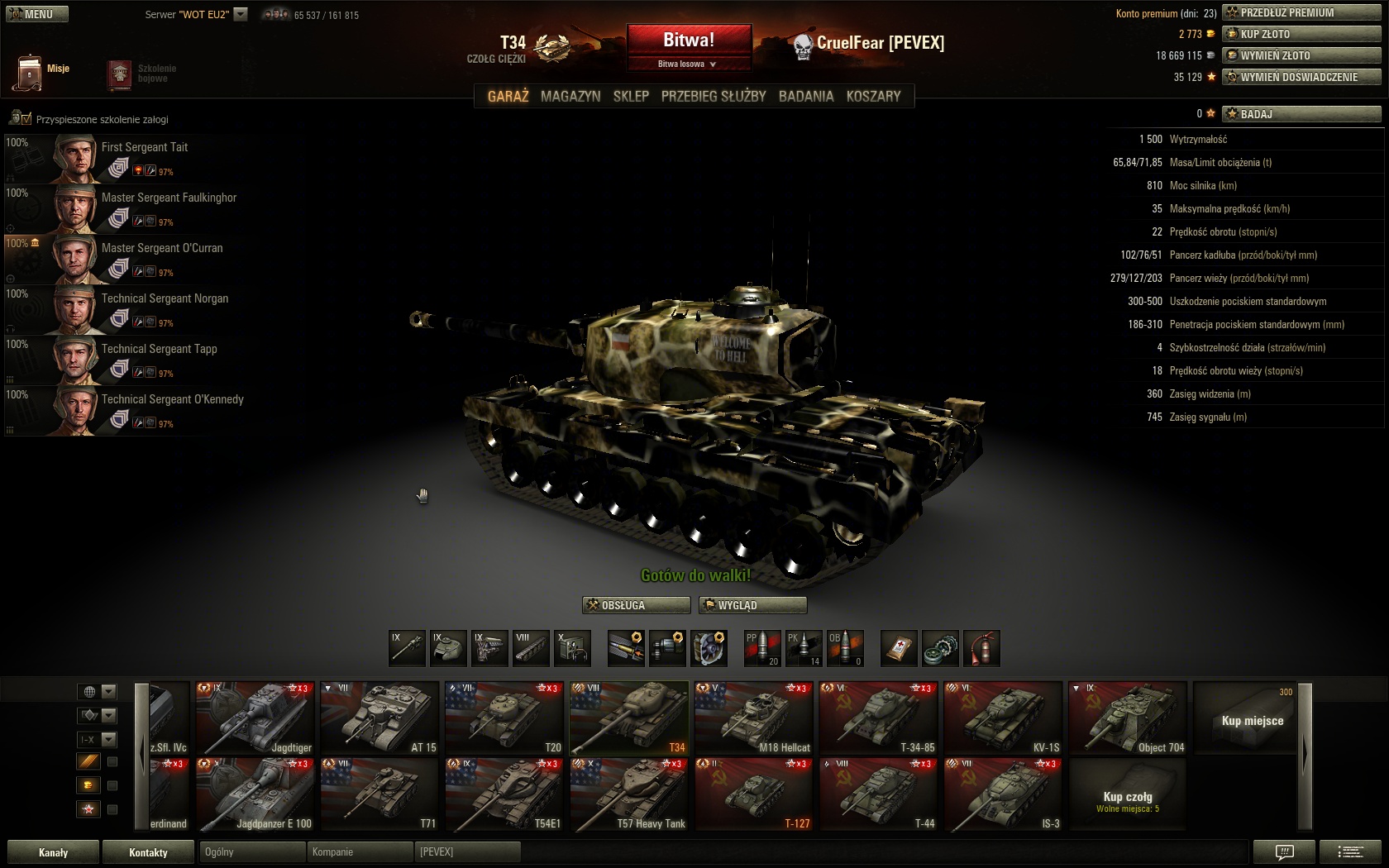Open the server selection dropdown
This screenshot has height=868, width=1389.
[241, 14]
